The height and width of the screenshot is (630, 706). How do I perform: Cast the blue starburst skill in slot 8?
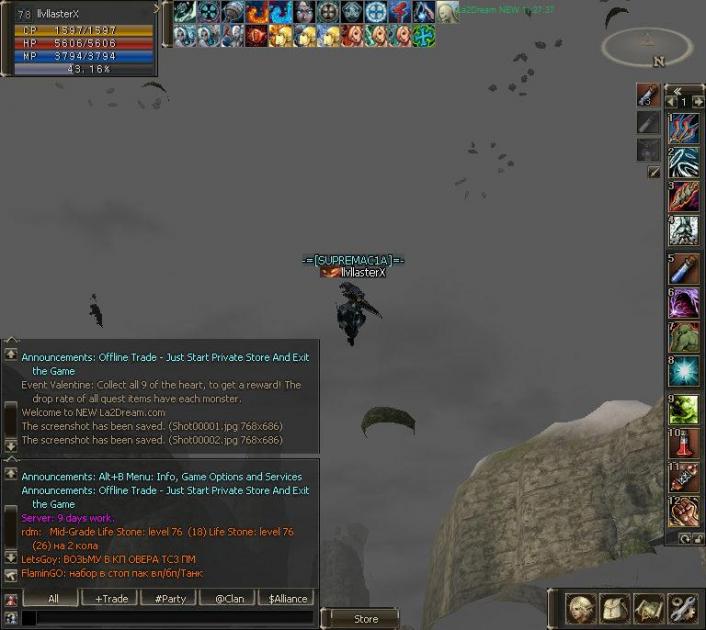(683, 371)
